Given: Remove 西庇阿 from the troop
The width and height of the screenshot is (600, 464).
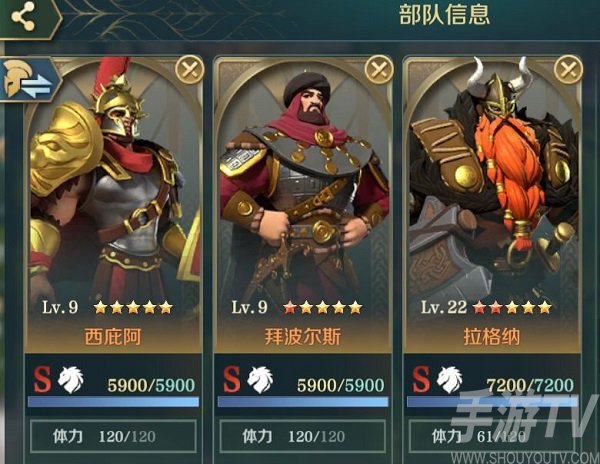Looking at the screenshot, I should 189,69.
